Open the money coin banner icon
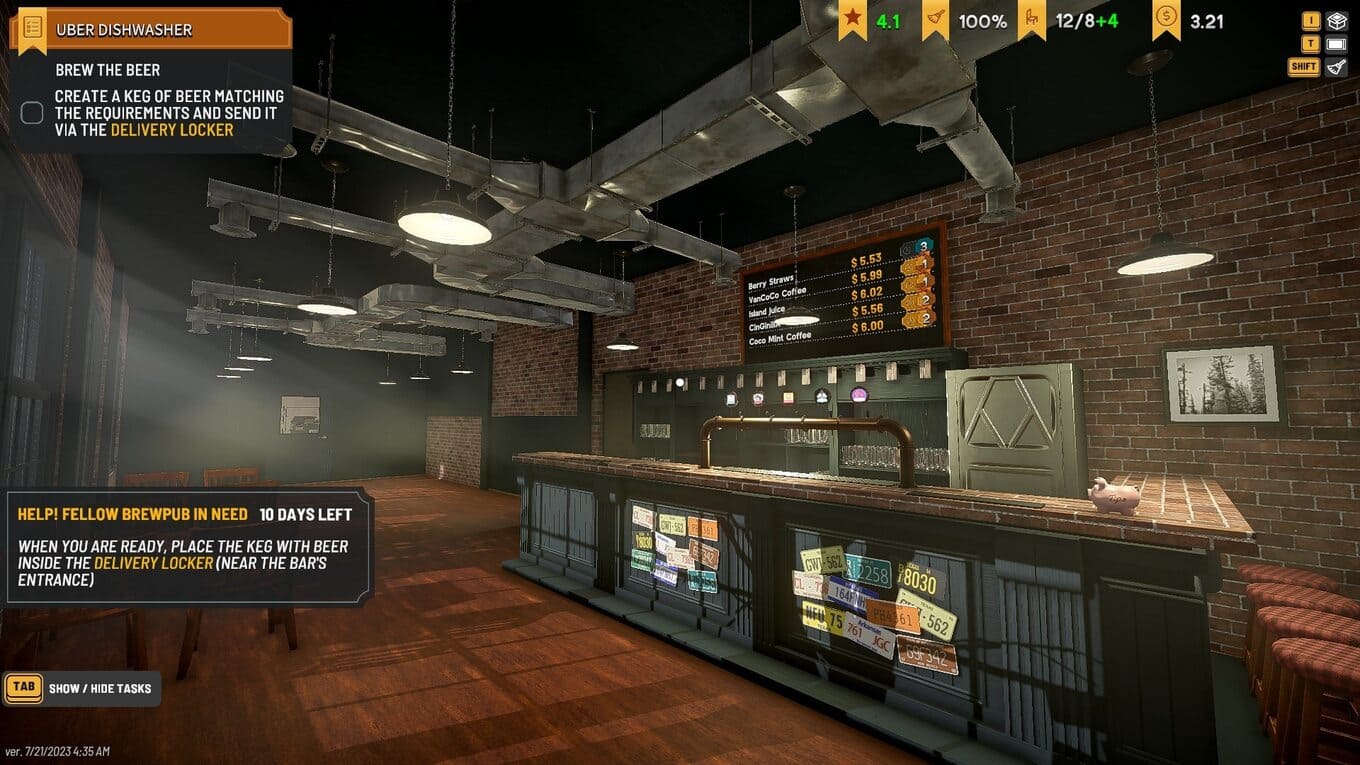Image resolution: width=1360 pixels, height=765 pixels. click(x=1166, y=19)
